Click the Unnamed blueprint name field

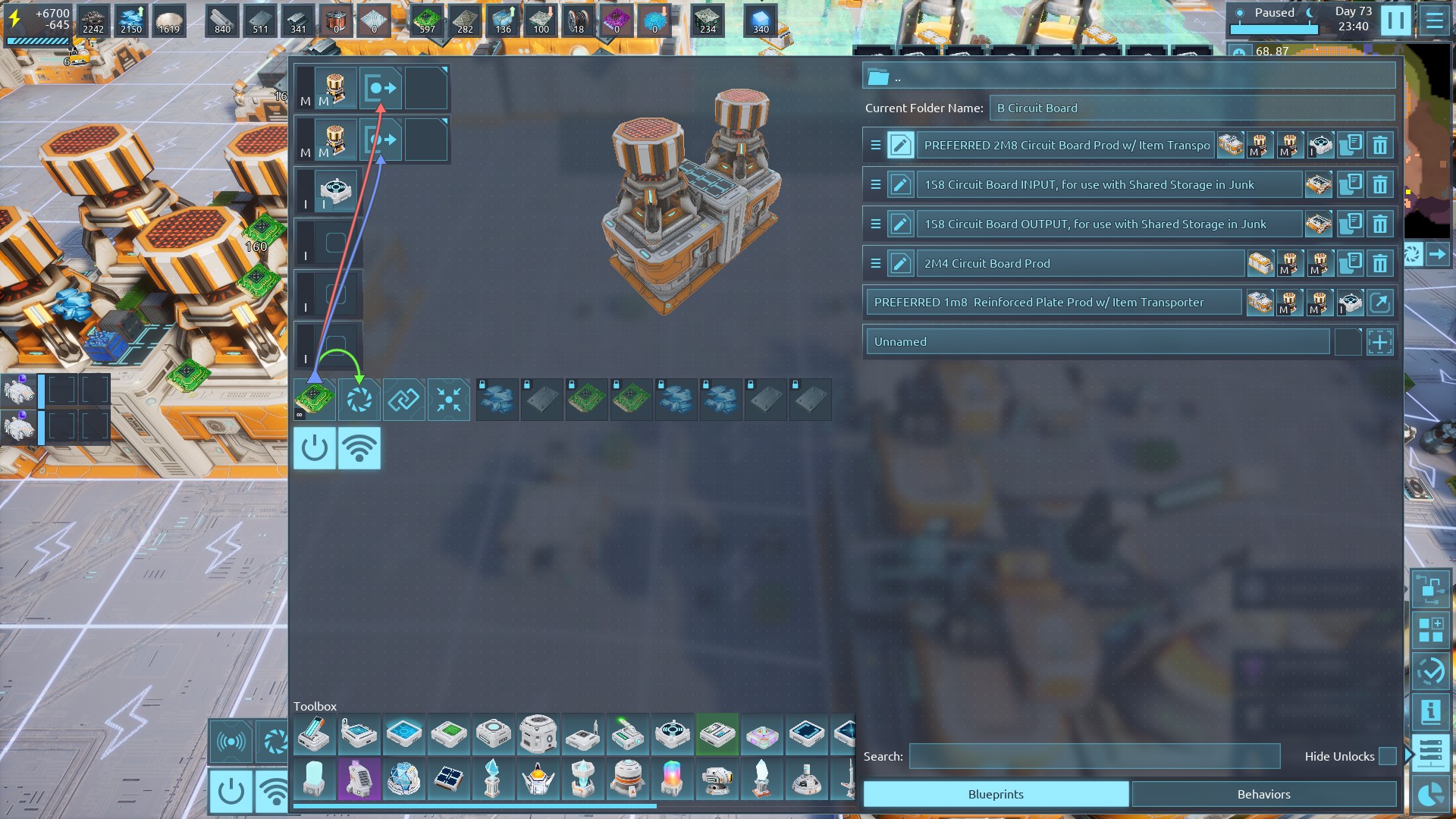pyautogui.click(x=1097, y=342)
